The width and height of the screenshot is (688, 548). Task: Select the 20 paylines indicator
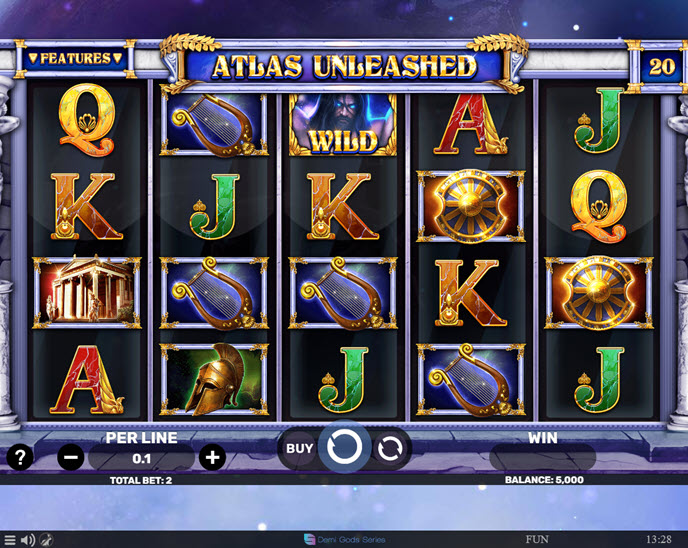661,66
